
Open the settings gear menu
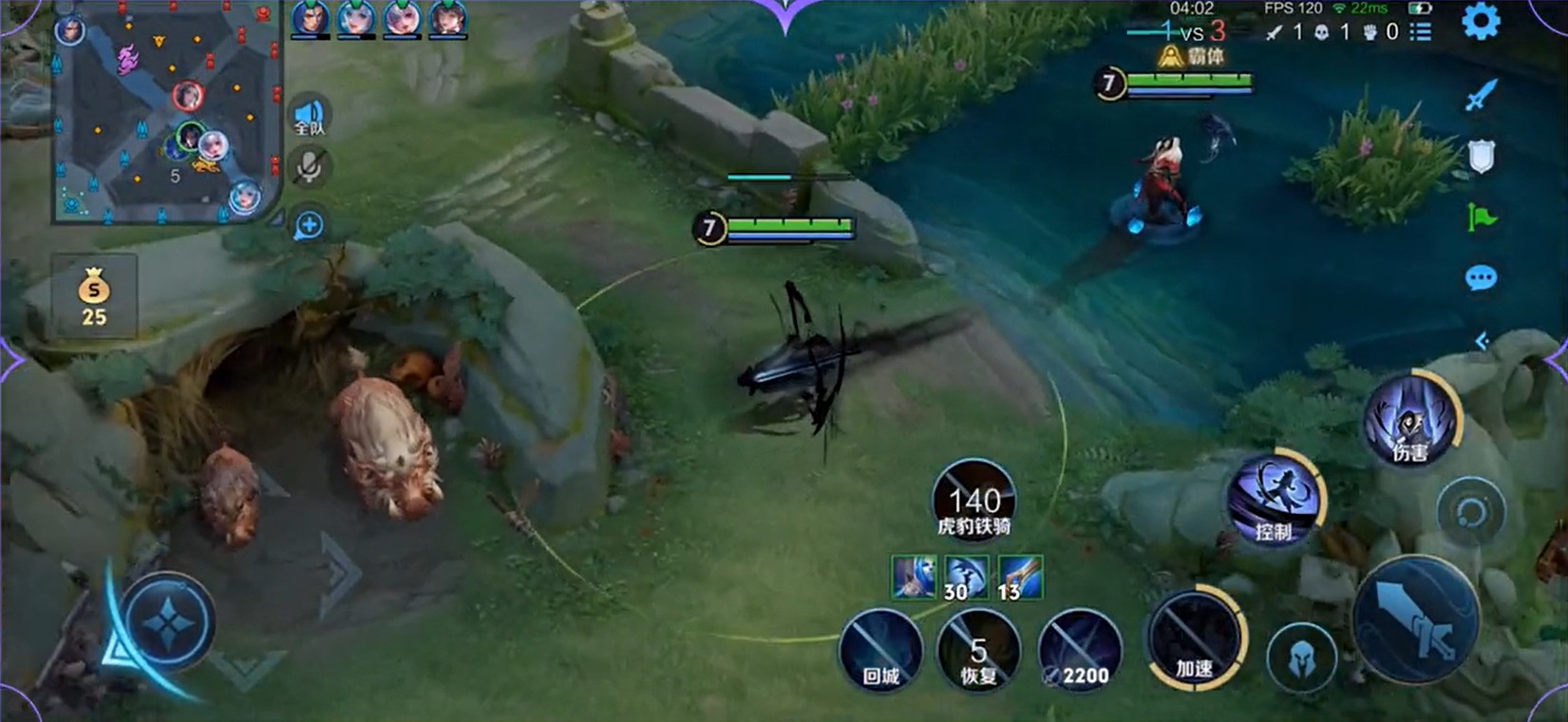tap(1480, 21)
